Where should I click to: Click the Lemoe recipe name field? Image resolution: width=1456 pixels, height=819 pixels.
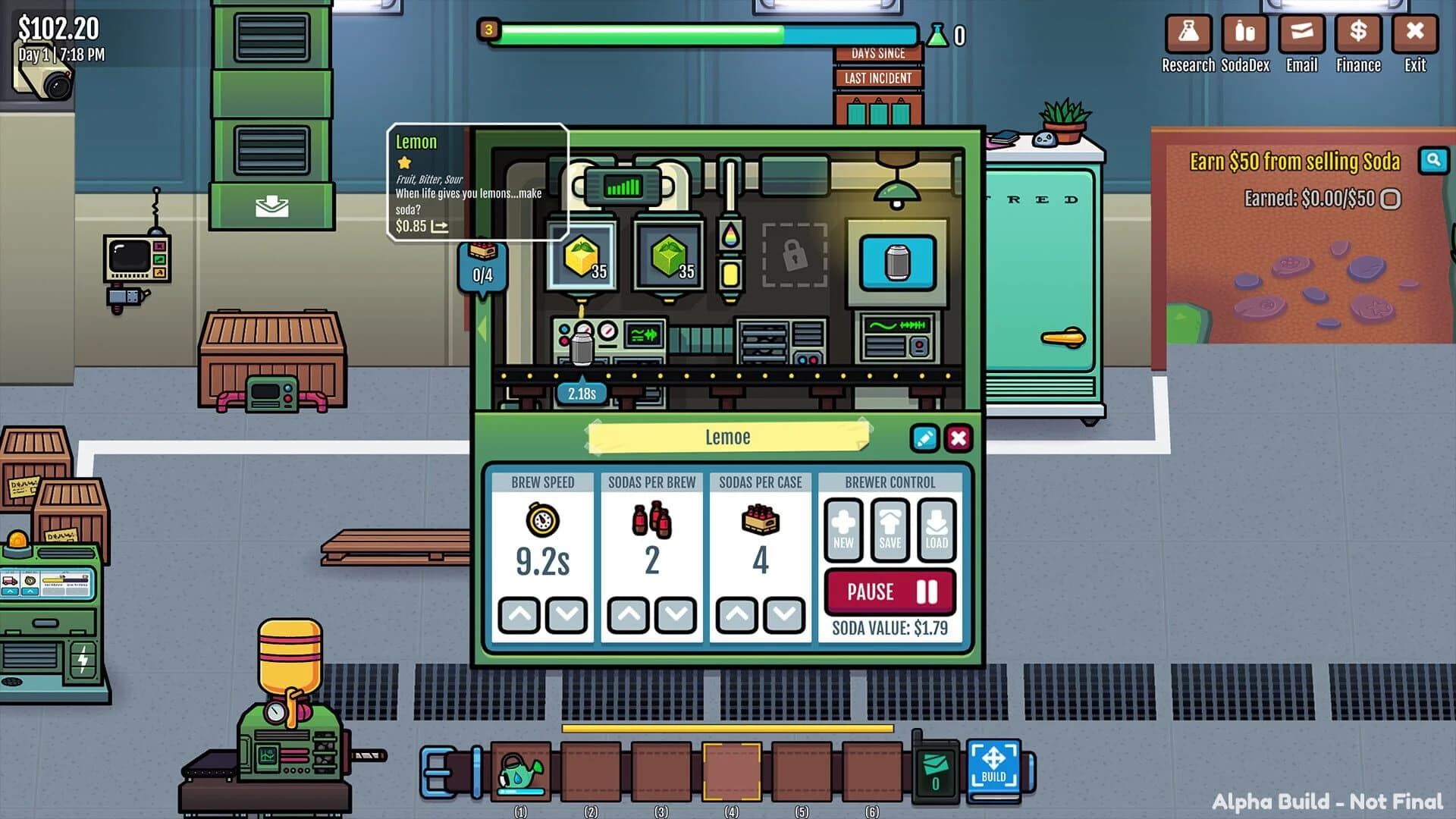pos(726,436)
